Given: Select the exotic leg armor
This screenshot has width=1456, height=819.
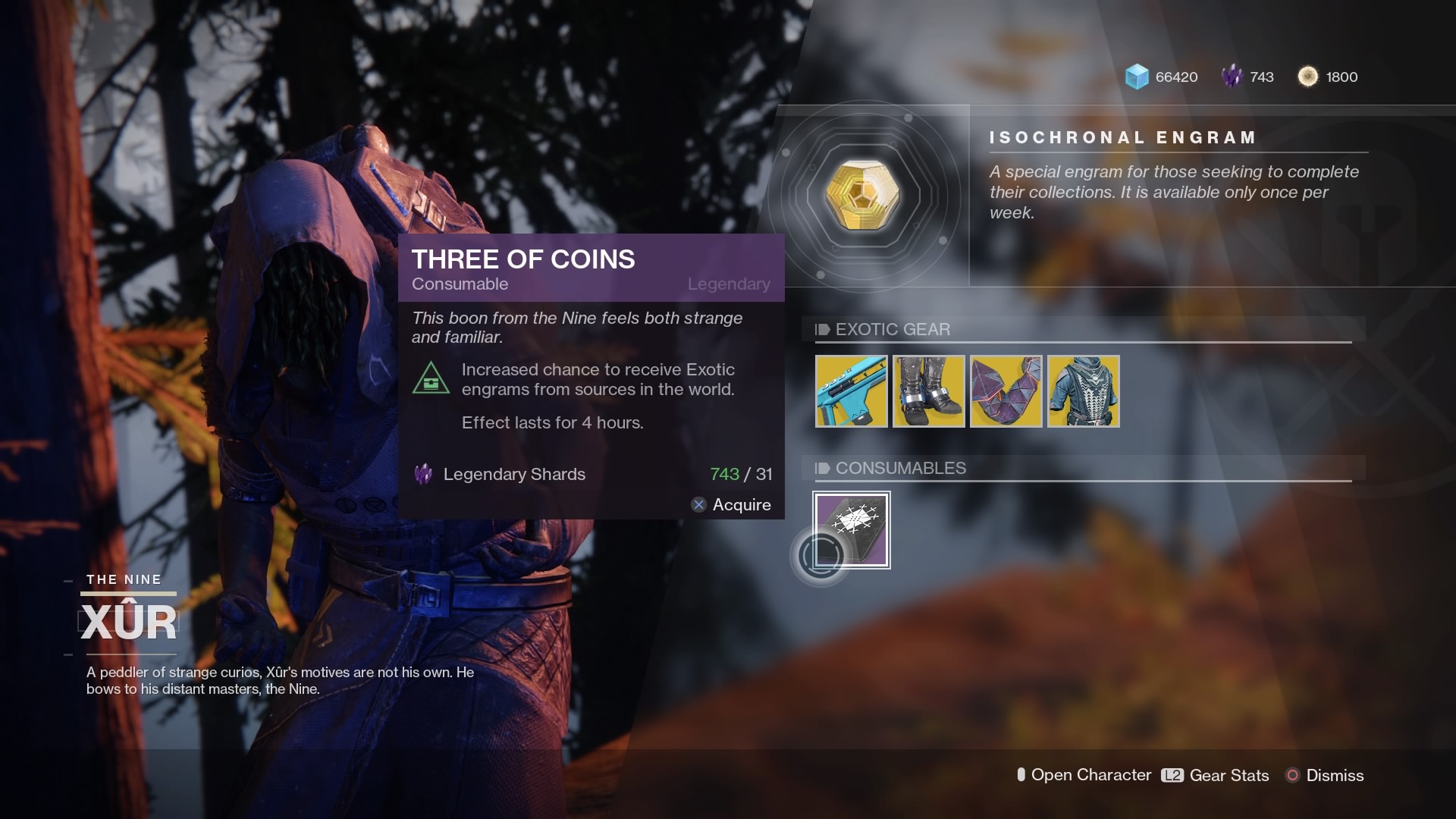Looking at the screenshot, I should pos(928,391).
